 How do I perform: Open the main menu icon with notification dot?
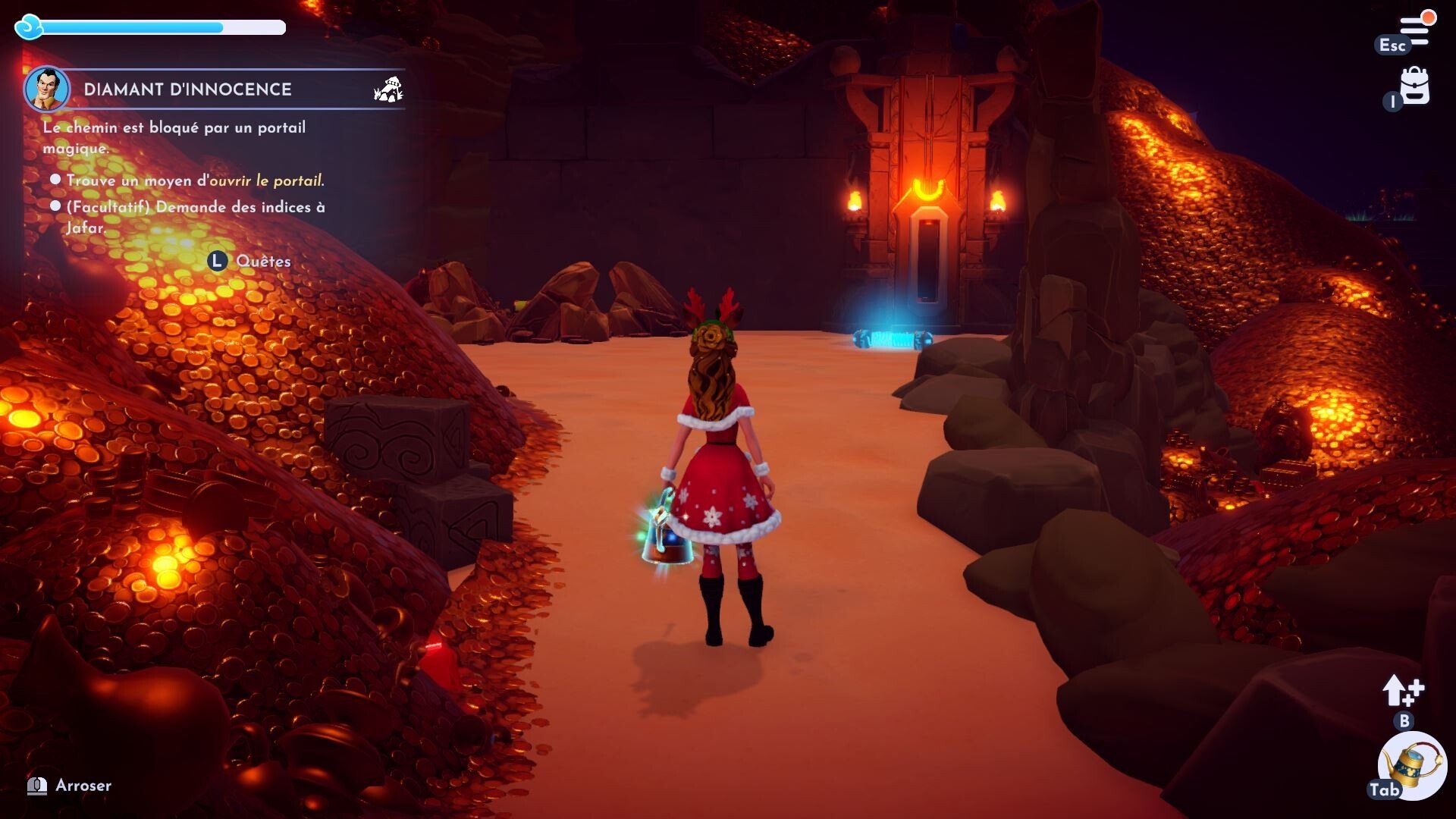[x=1415, y=29]
